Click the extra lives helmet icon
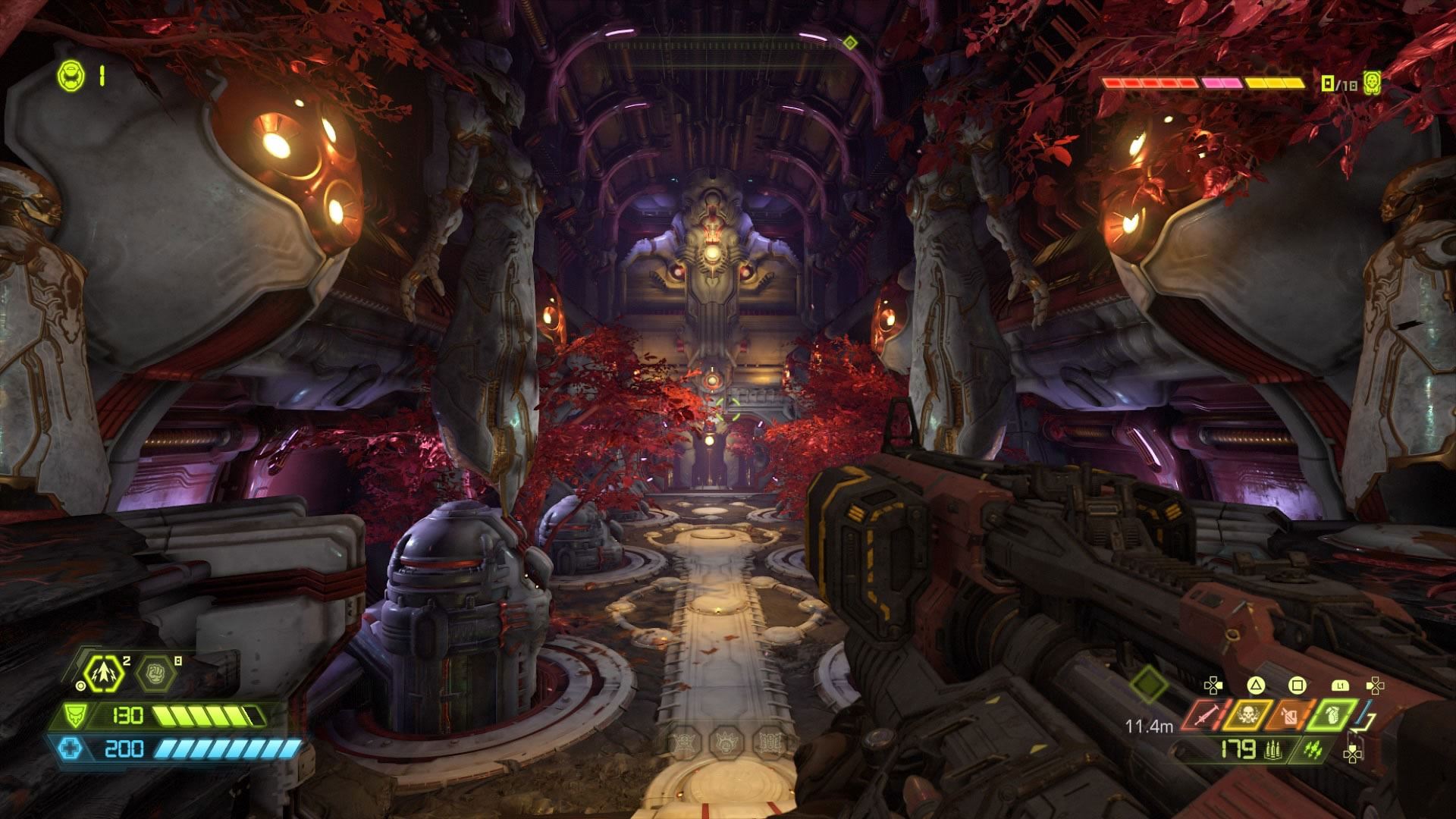The image size is (1456, 819). click(70, 75)
